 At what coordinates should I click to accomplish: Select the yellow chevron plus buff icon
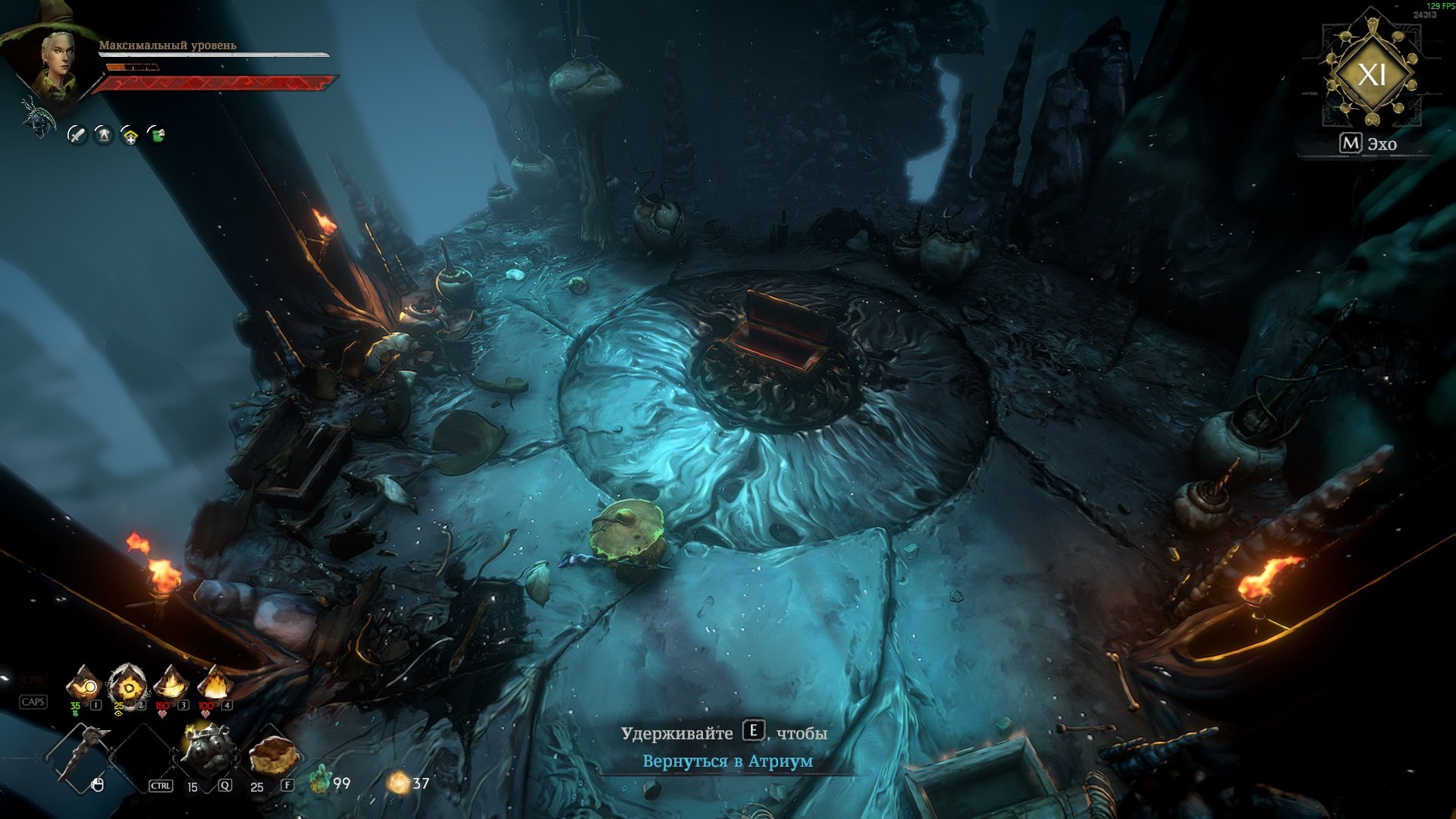coord(130,136)
